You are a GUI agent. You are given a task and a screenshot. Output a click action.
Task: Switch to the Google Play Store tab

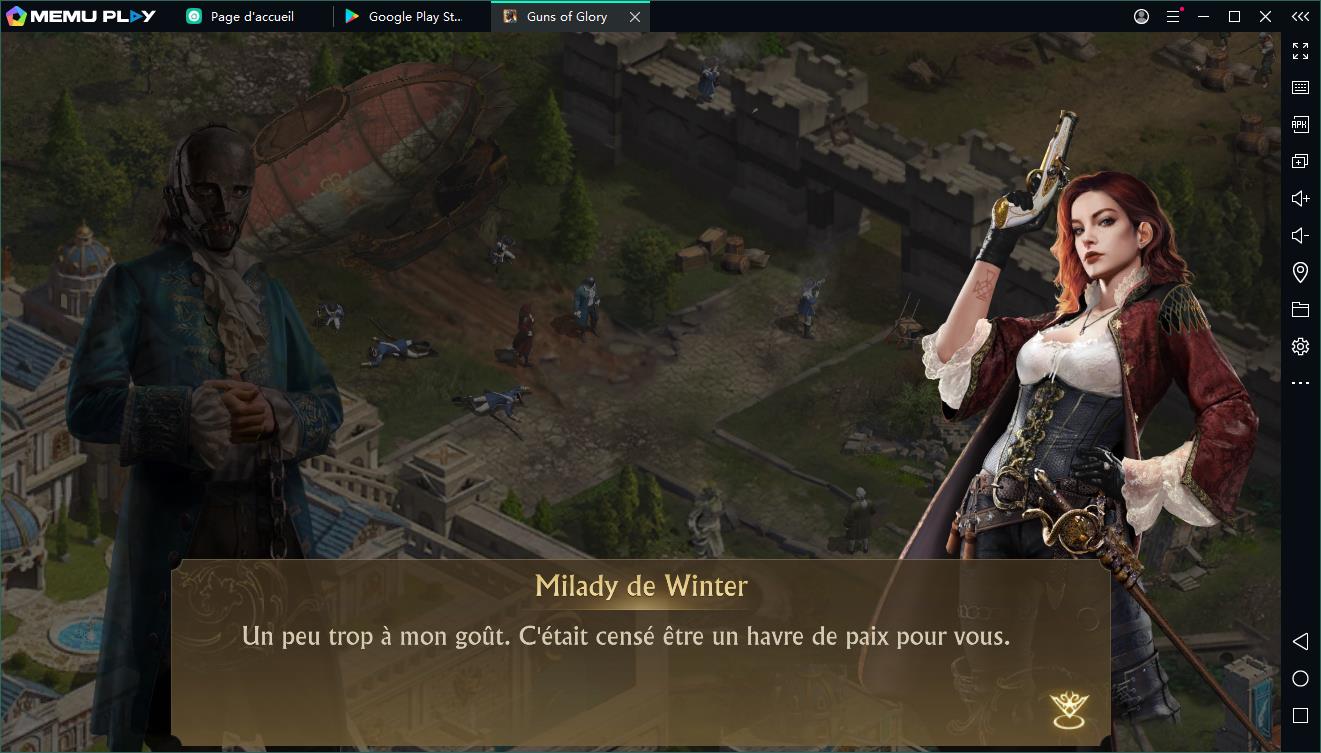tap(414, 17)
